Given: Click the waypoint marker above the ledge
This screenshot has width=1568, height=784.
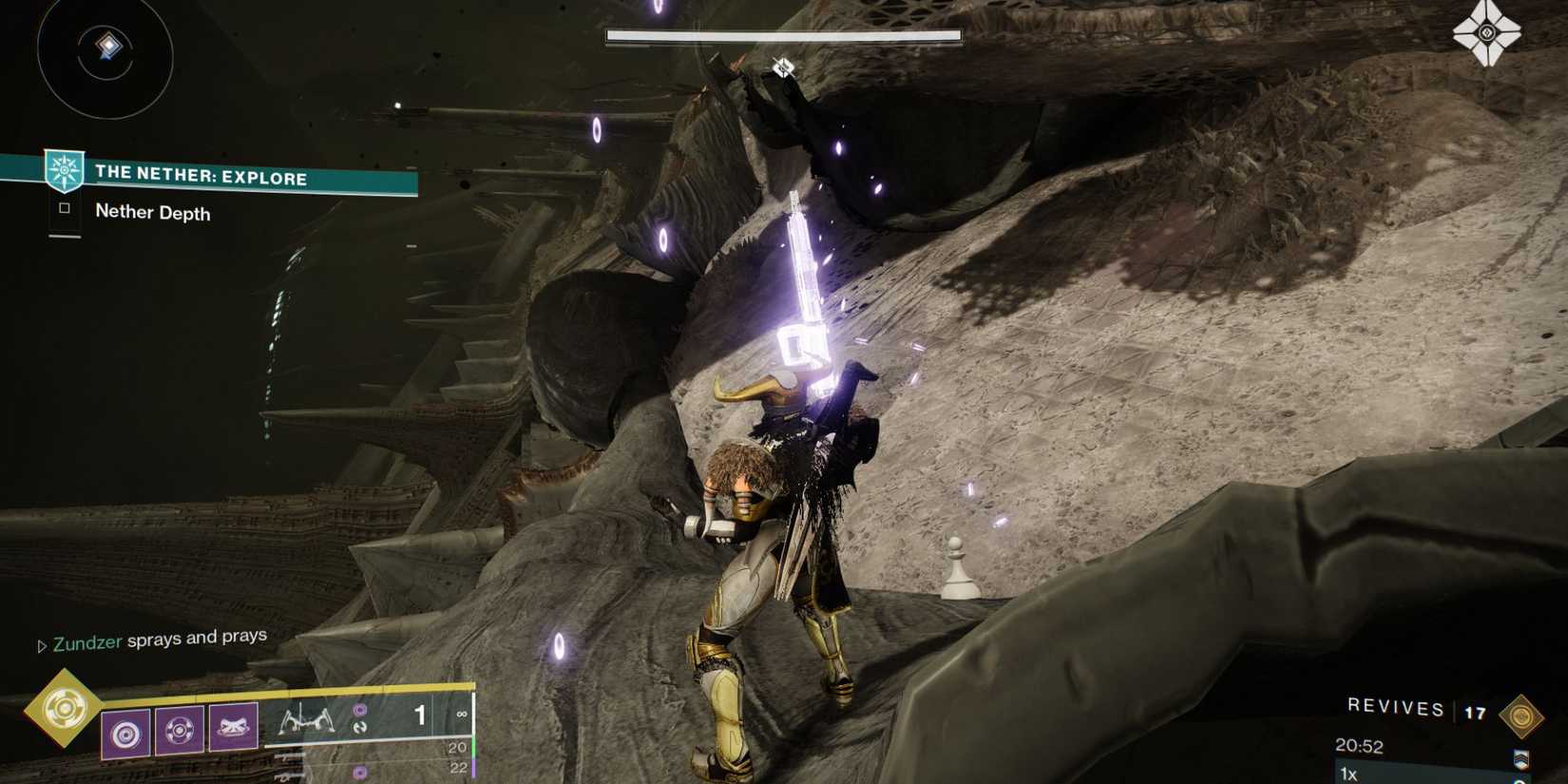Looking at the screenshot, I should pos(783,67).
